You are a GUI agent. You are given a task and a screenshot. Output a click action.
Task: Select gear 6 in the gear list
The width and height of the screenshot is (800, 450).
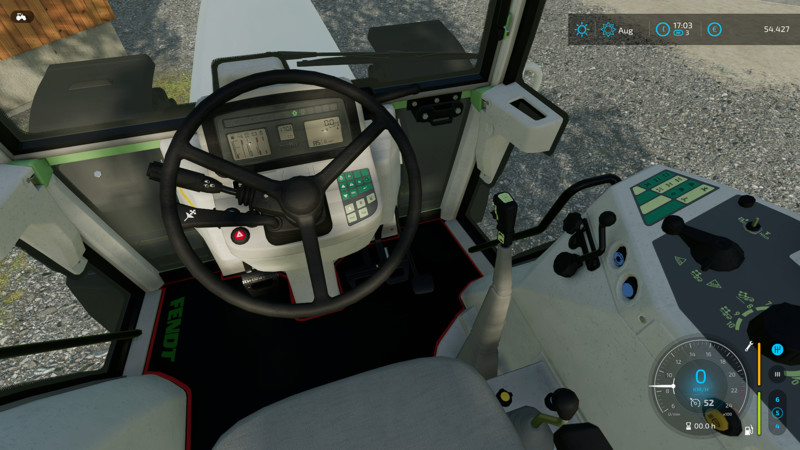coord(777,399)
